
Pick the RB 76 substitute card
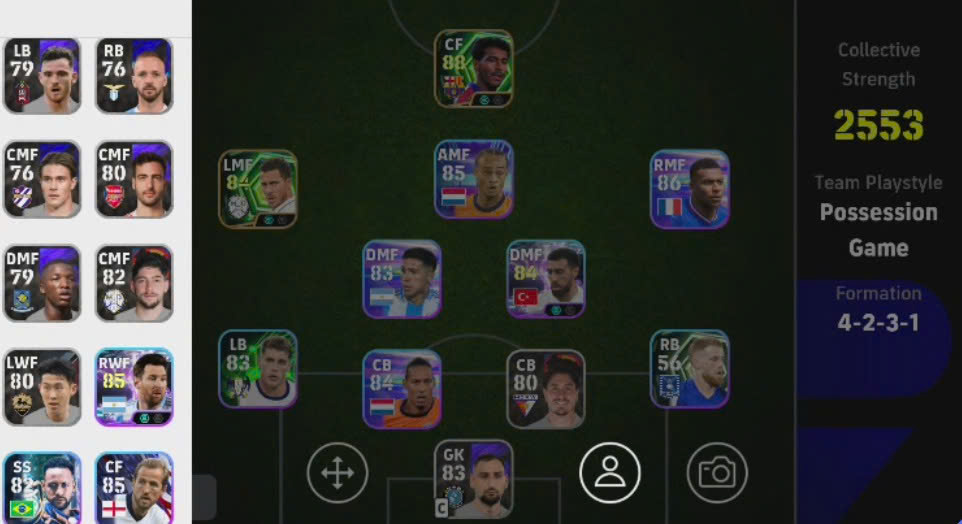(134, 76)
